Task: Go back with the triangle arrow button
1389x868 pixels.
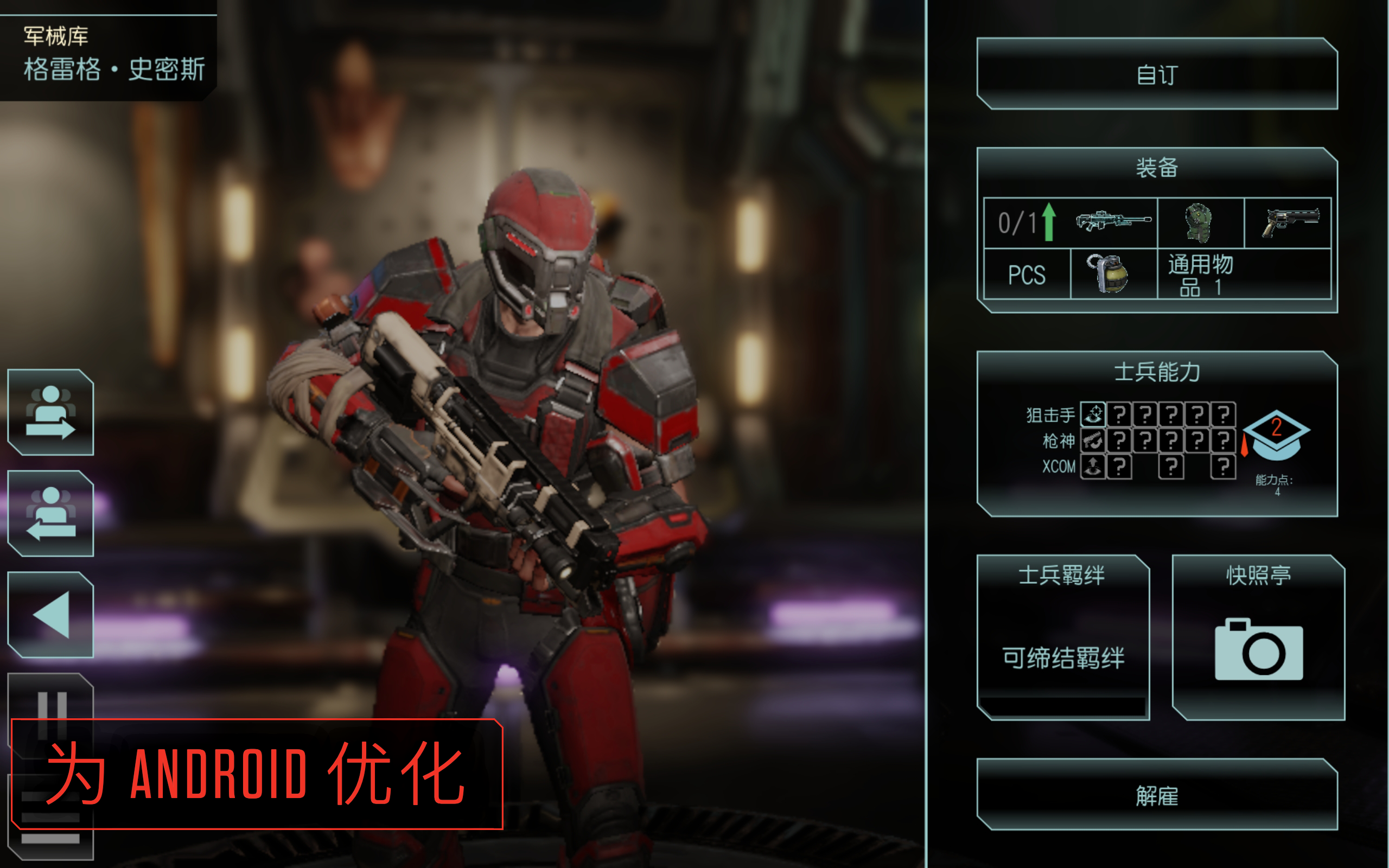Action: click(x=50, y=611)
